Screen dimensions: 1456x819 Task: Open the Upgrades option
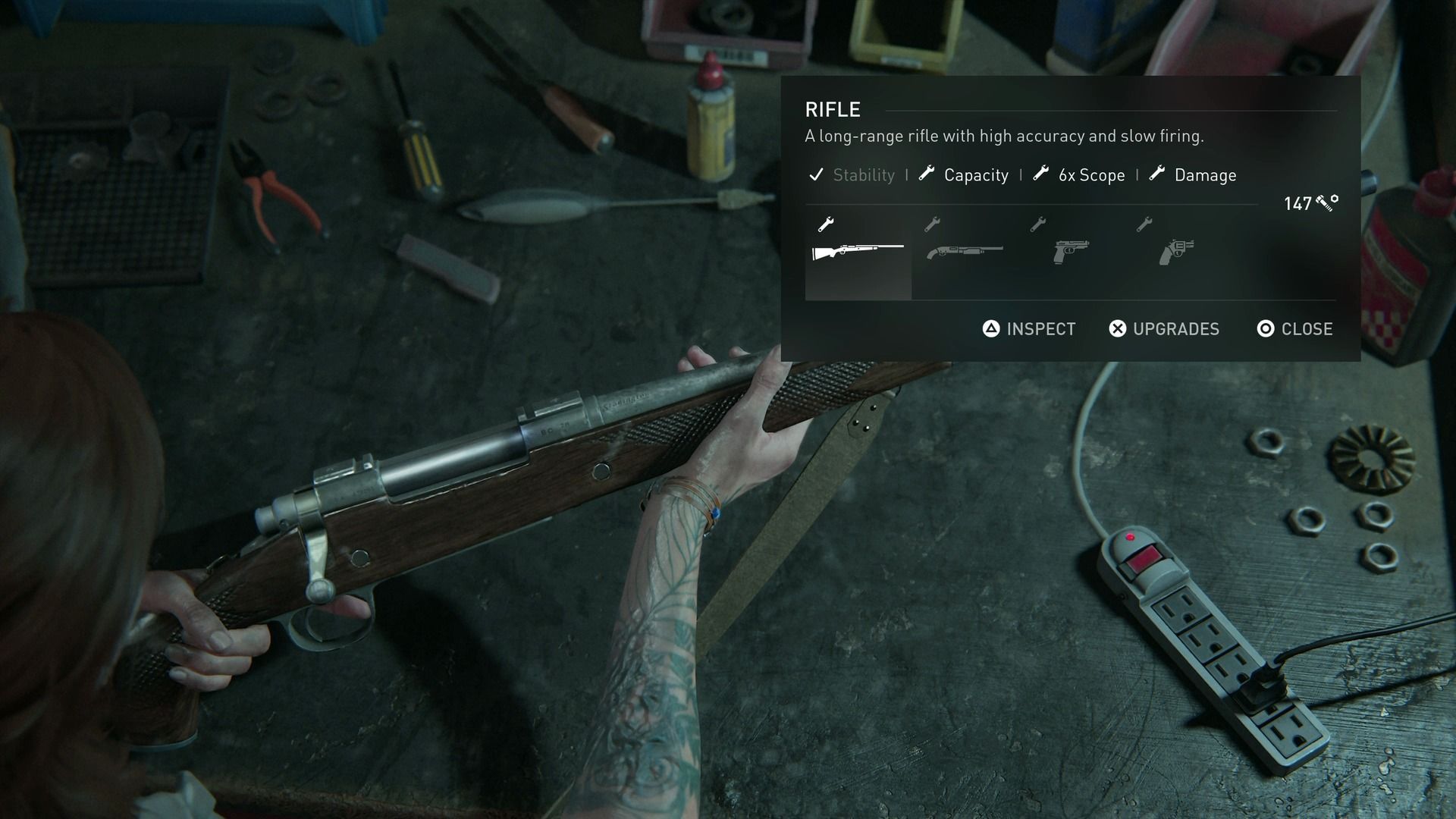coord(1164,328)
